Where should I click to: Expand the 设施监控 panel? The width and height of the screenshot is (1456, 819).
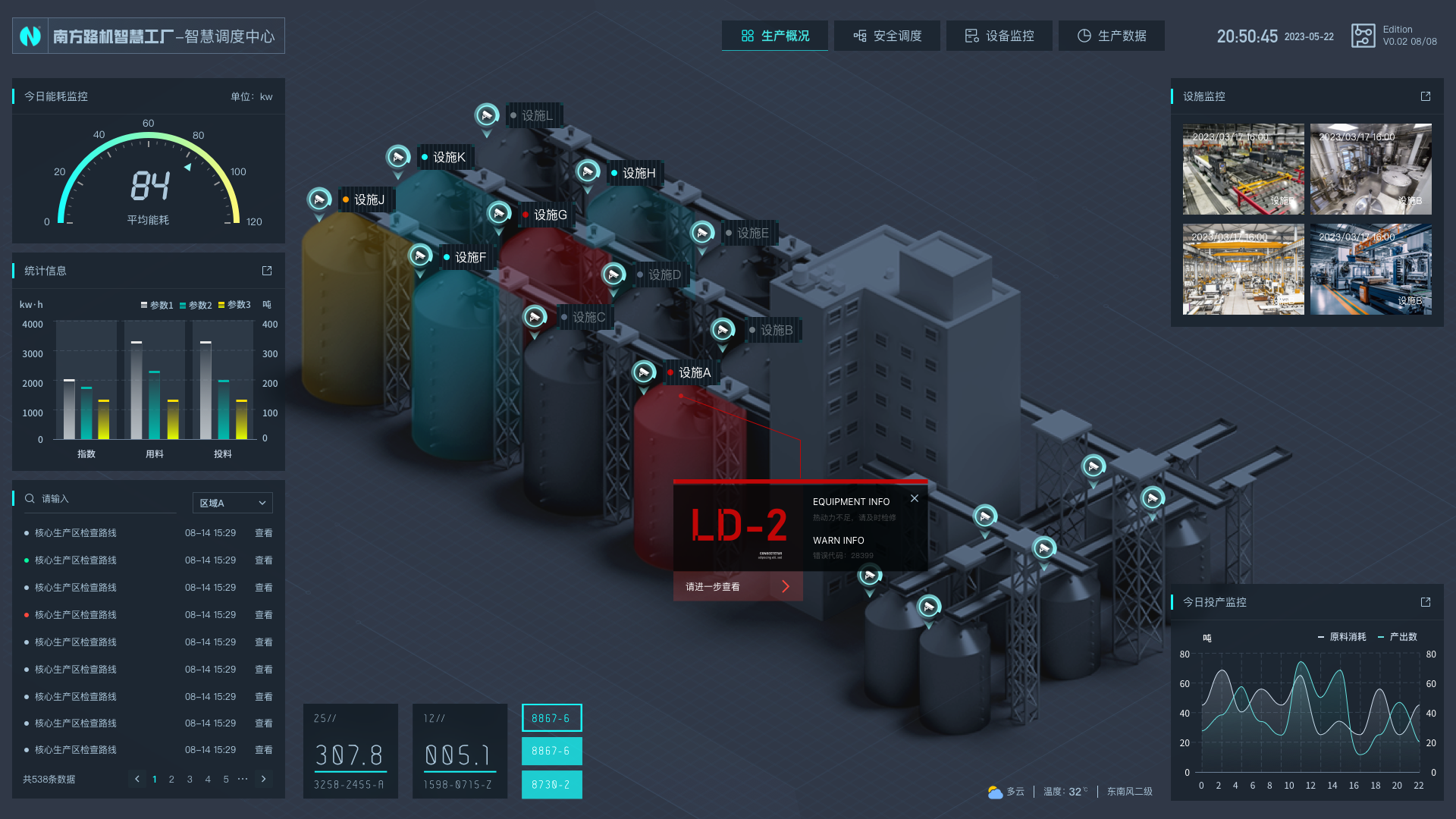[x=1426, y=96]
